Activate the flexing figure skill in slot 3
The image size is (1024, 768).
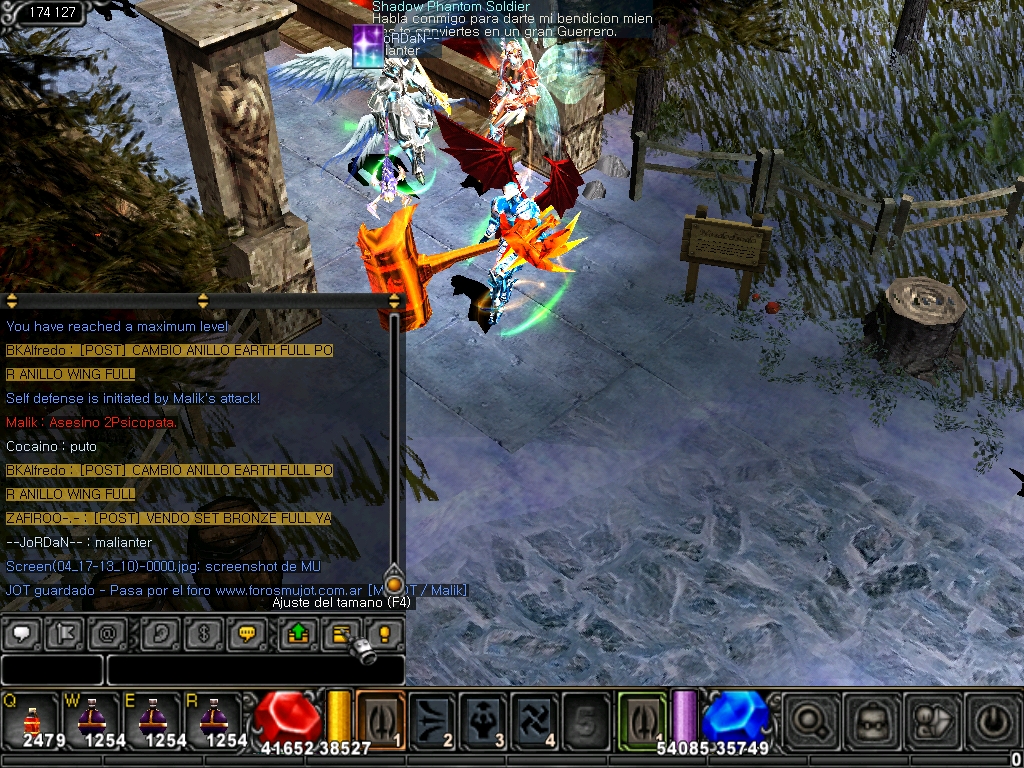tap(484, 718)
